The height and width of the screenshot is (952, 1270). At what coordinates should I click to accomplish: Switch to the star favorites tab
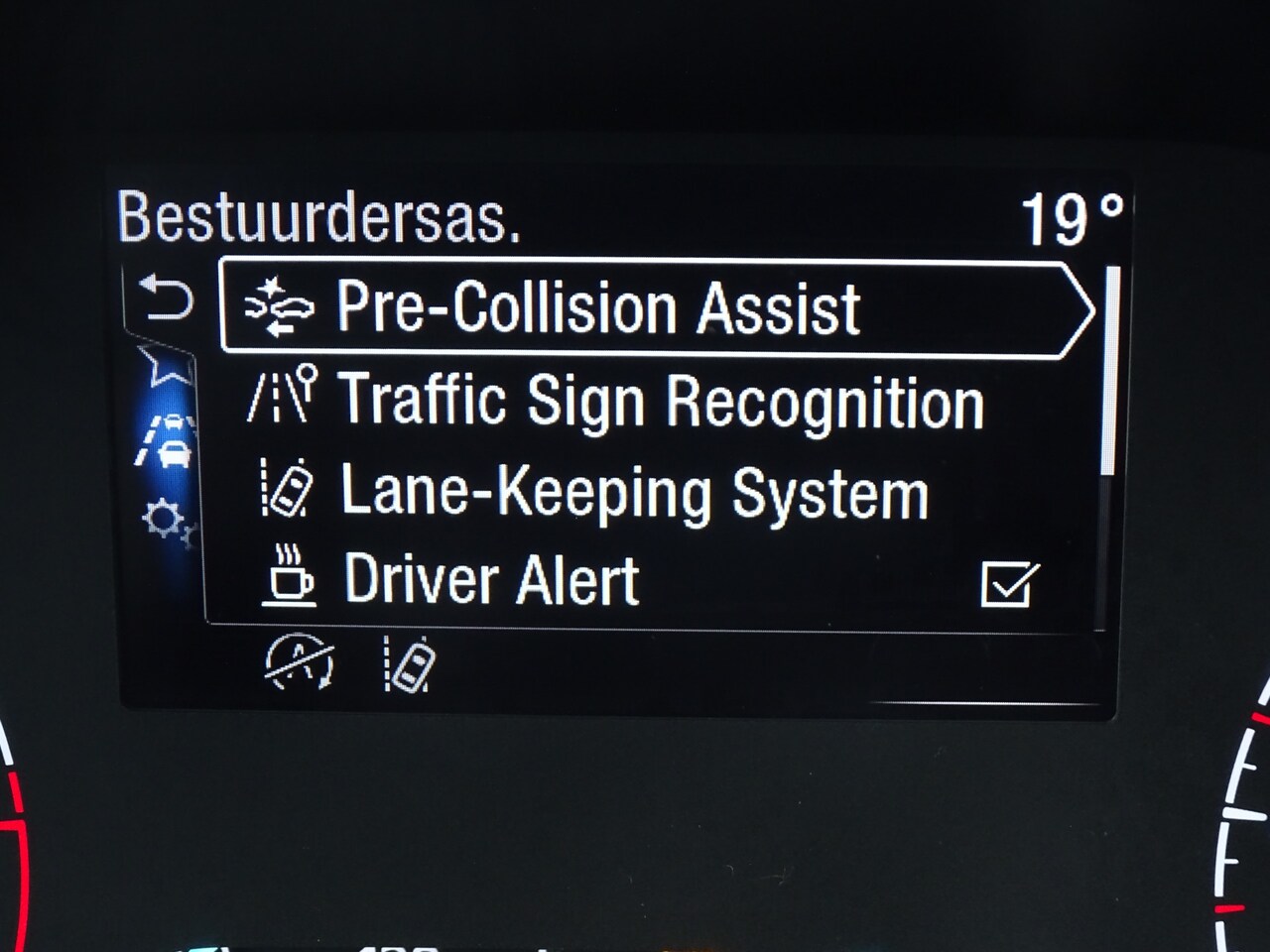click(165, 365)
